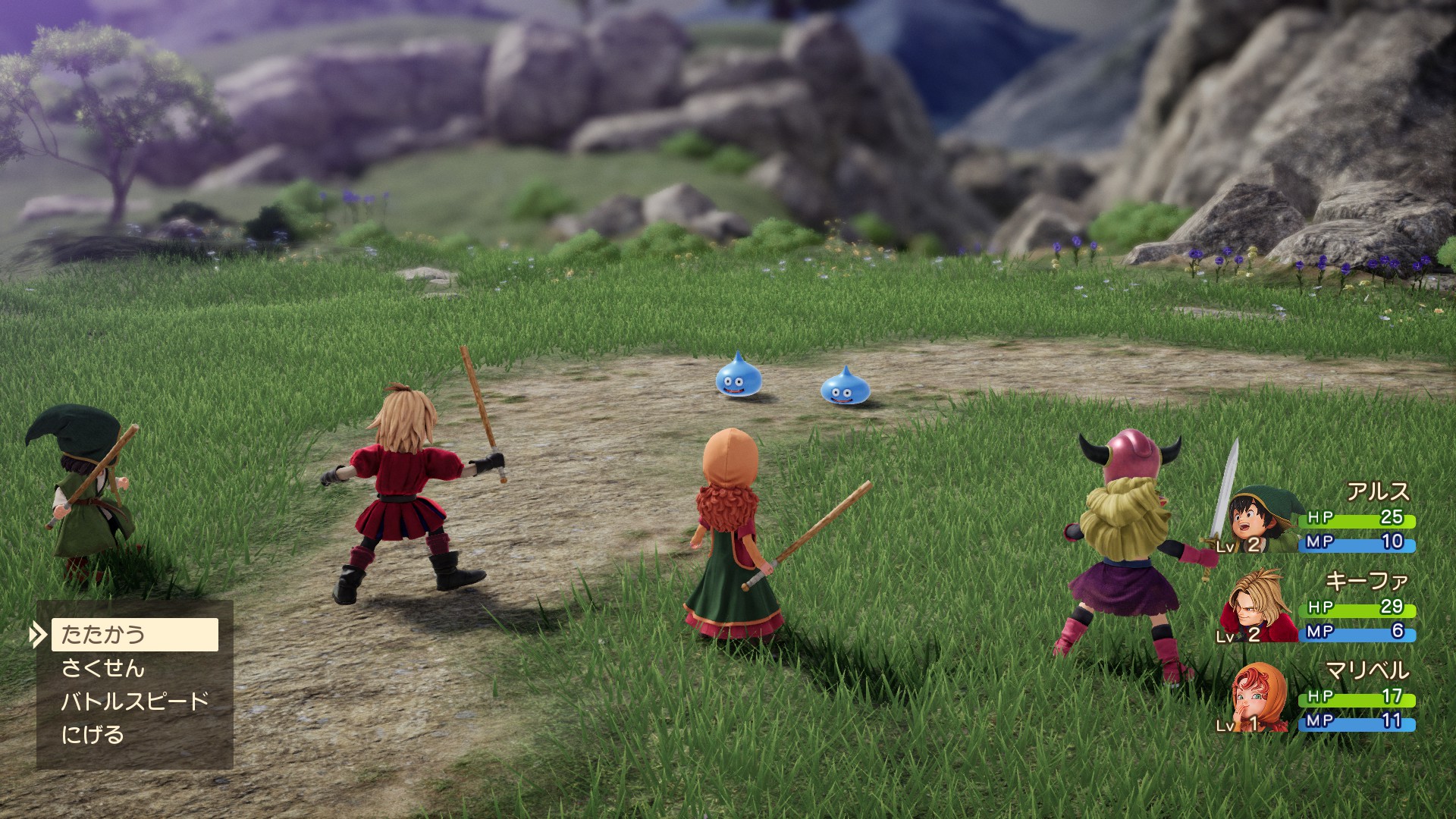Screen dimensions: 1456x819
Task: Choose さくせん (Tactics) from the battle menu
Action: [x=103, y=668]
